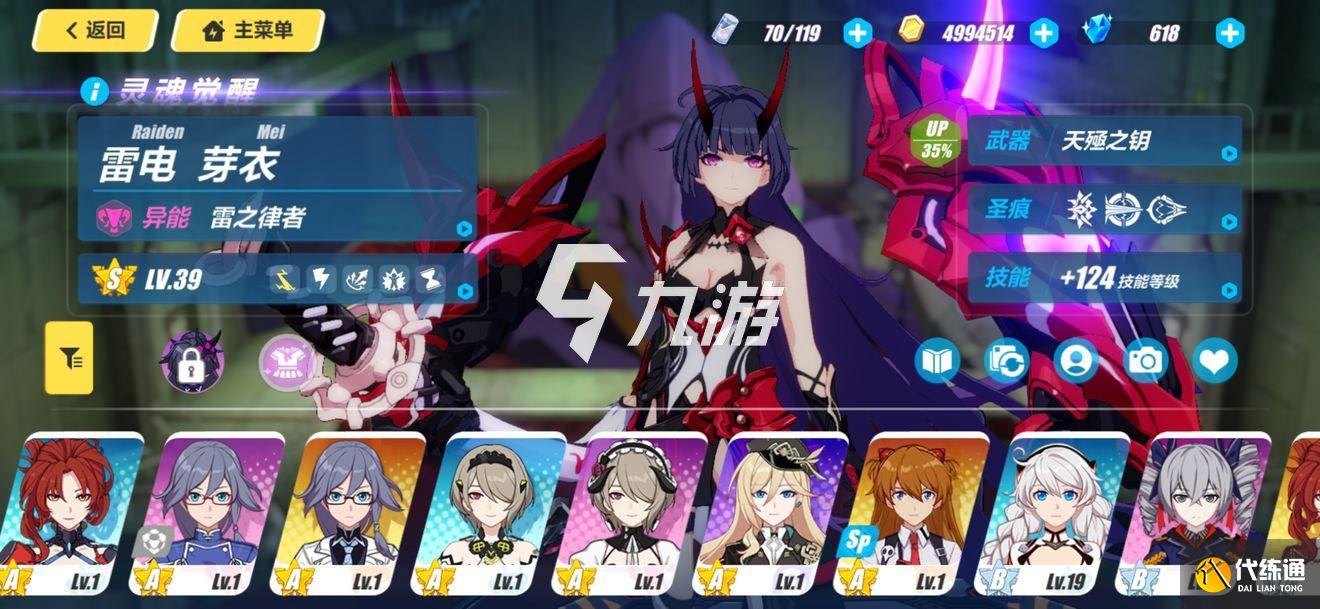The image size is (1320, 609).
Task: Go back using the 返回 button
Action: [95, 31]
